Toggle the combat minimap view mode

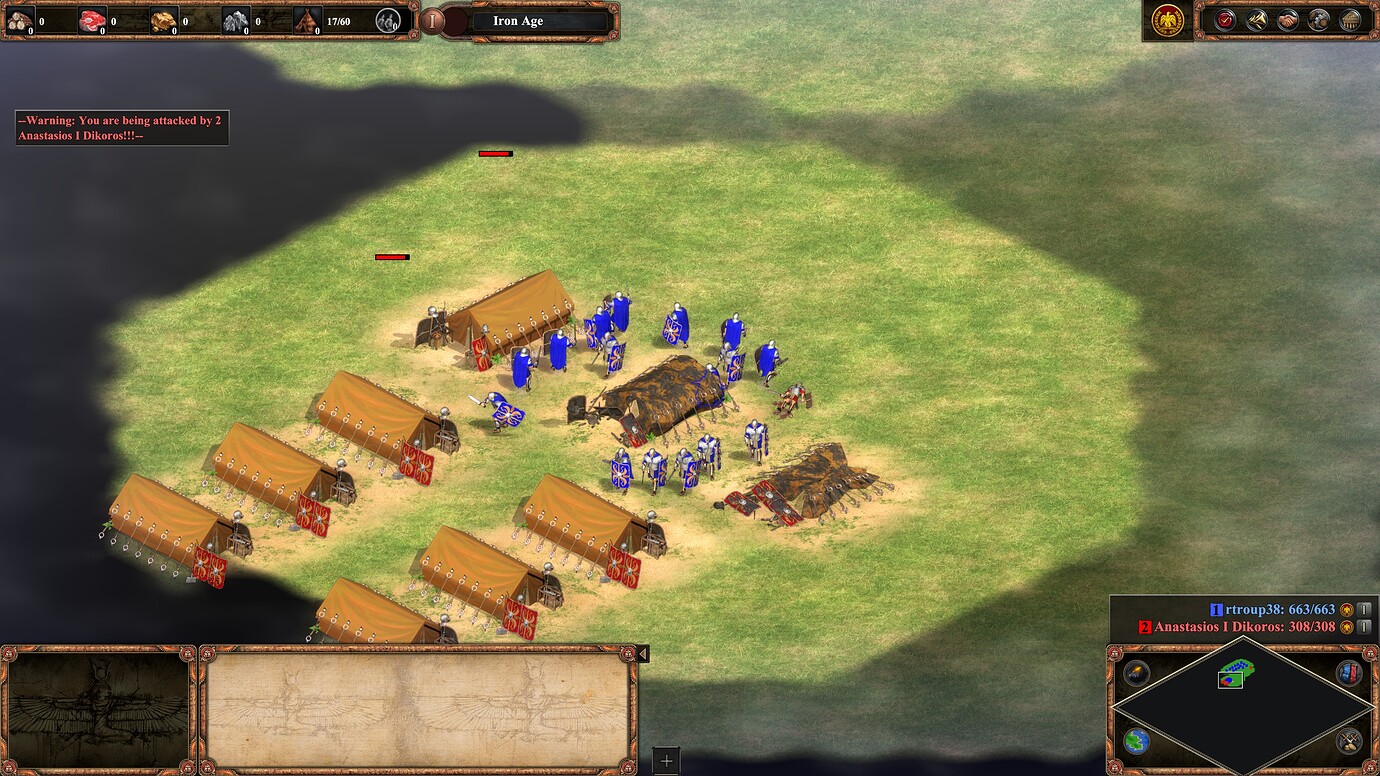click(1347, 741)
